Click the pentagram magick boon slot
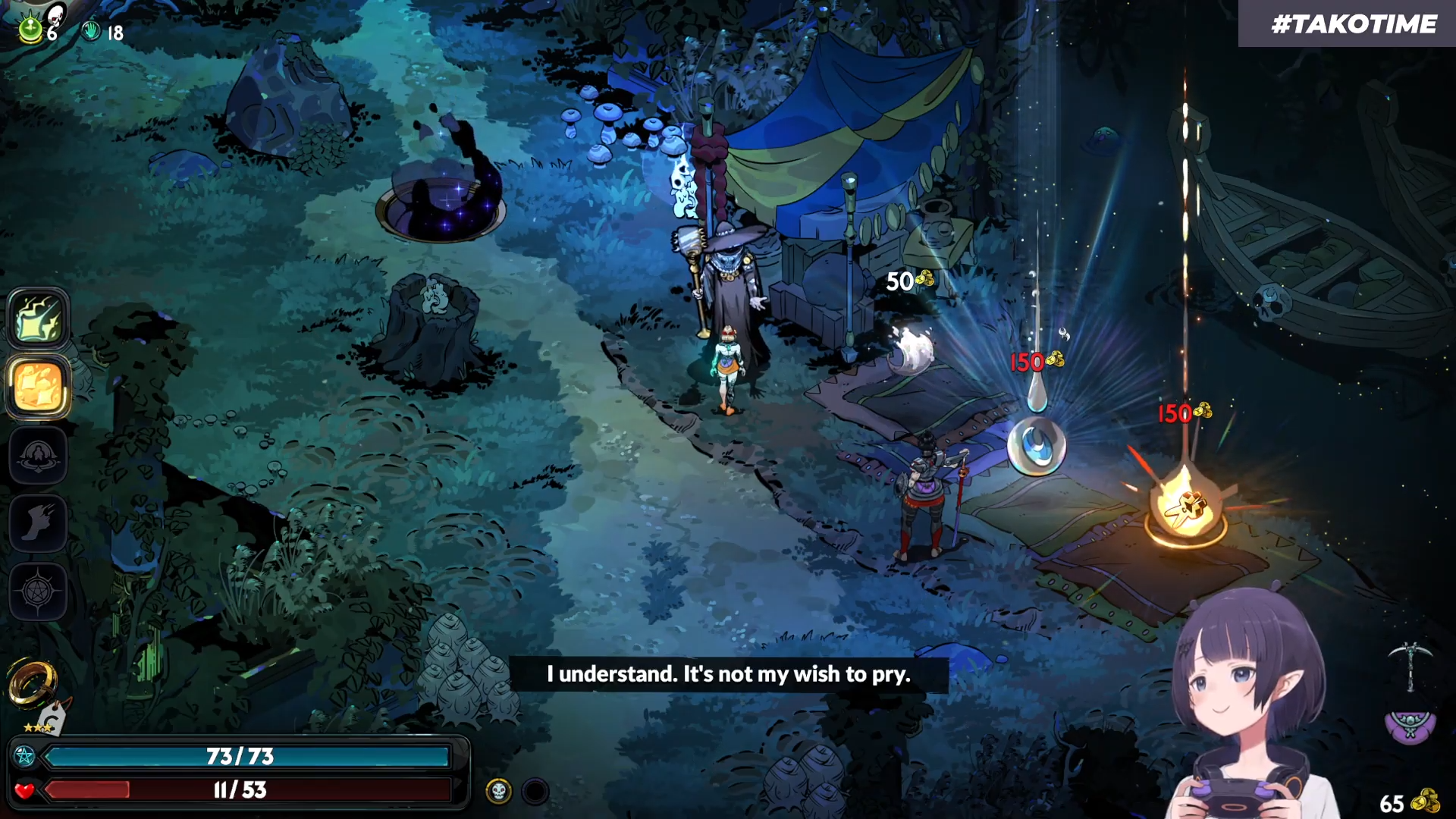1456x819 pixels. [38, 591]
